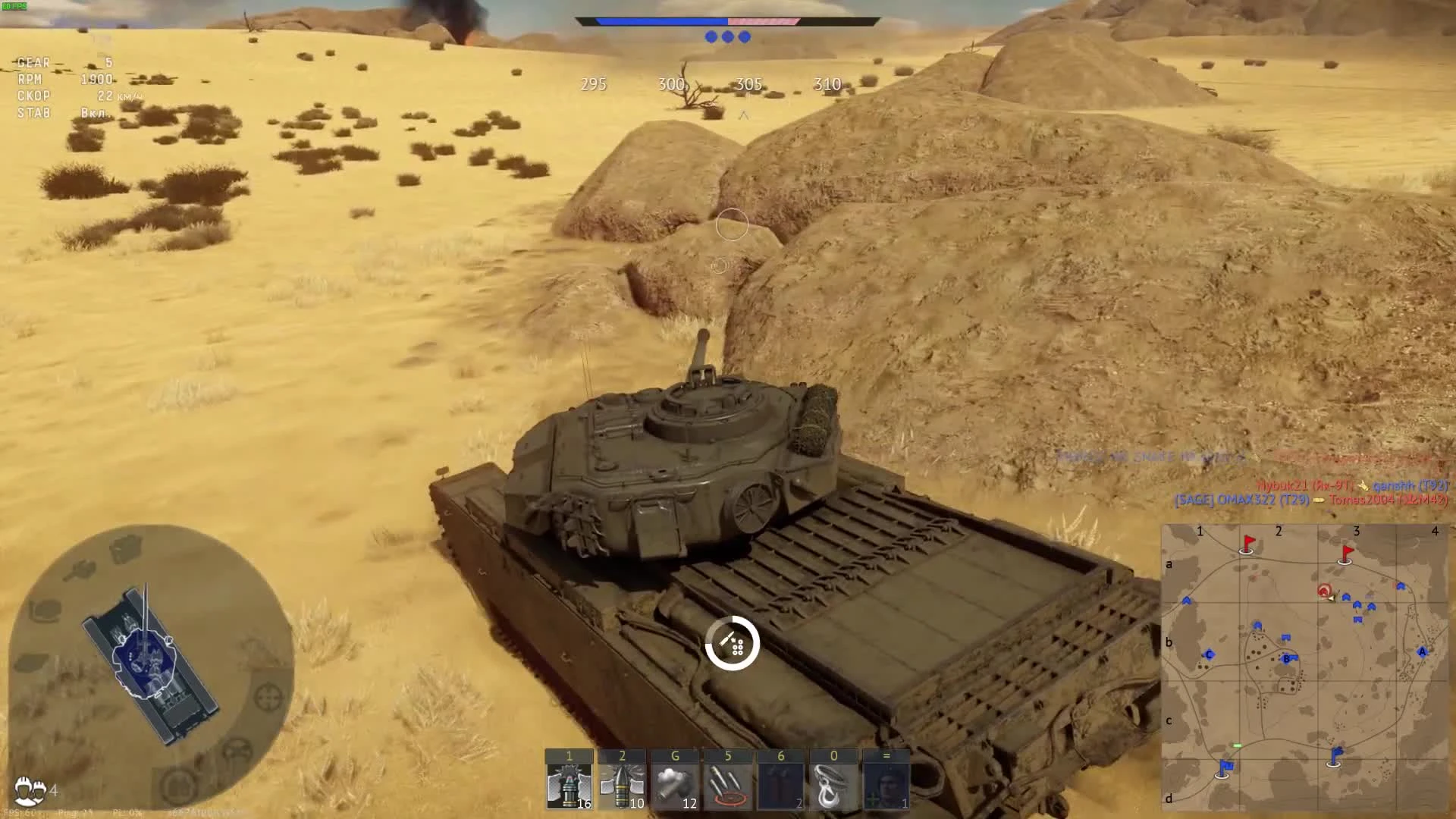Click the crew helmets icon showing 4
Screen dimensions: 1456x819
point(28,789)
